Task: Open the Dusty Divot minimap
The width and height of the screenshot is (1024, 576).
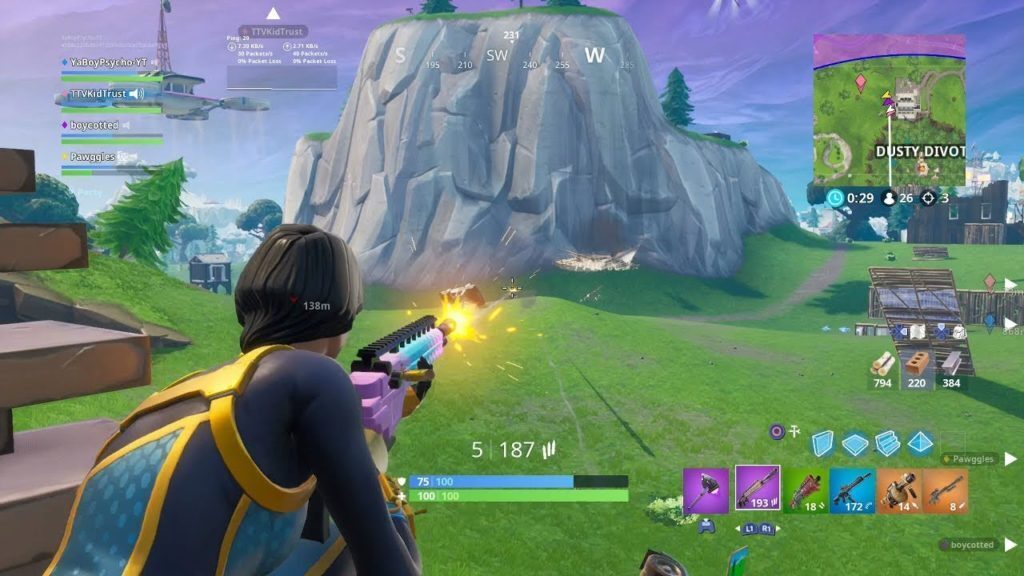Action: coord(889,110)
